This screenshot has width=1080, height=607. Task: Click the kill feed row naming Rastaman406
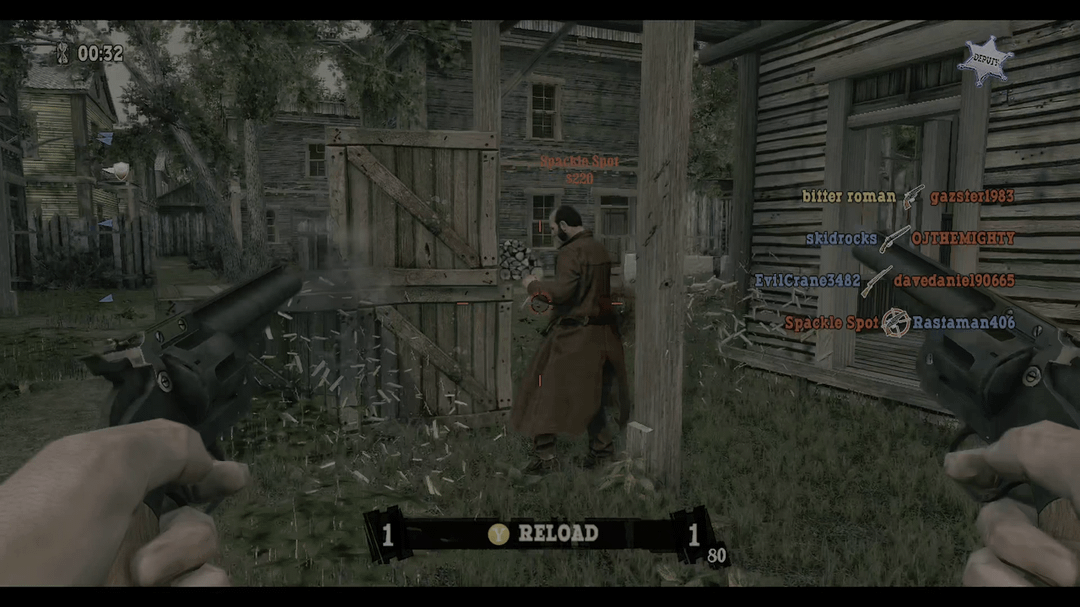tap(899, 323)
